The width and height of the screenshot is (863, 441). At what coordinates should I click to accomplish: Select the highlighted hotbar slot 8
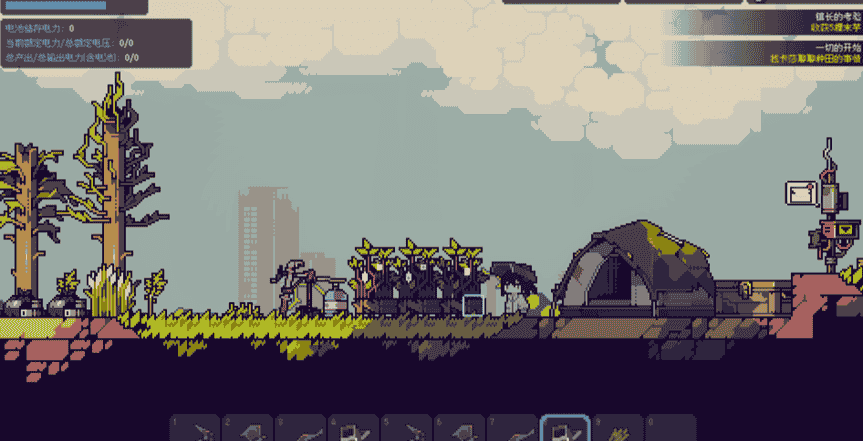coord(566,429)
